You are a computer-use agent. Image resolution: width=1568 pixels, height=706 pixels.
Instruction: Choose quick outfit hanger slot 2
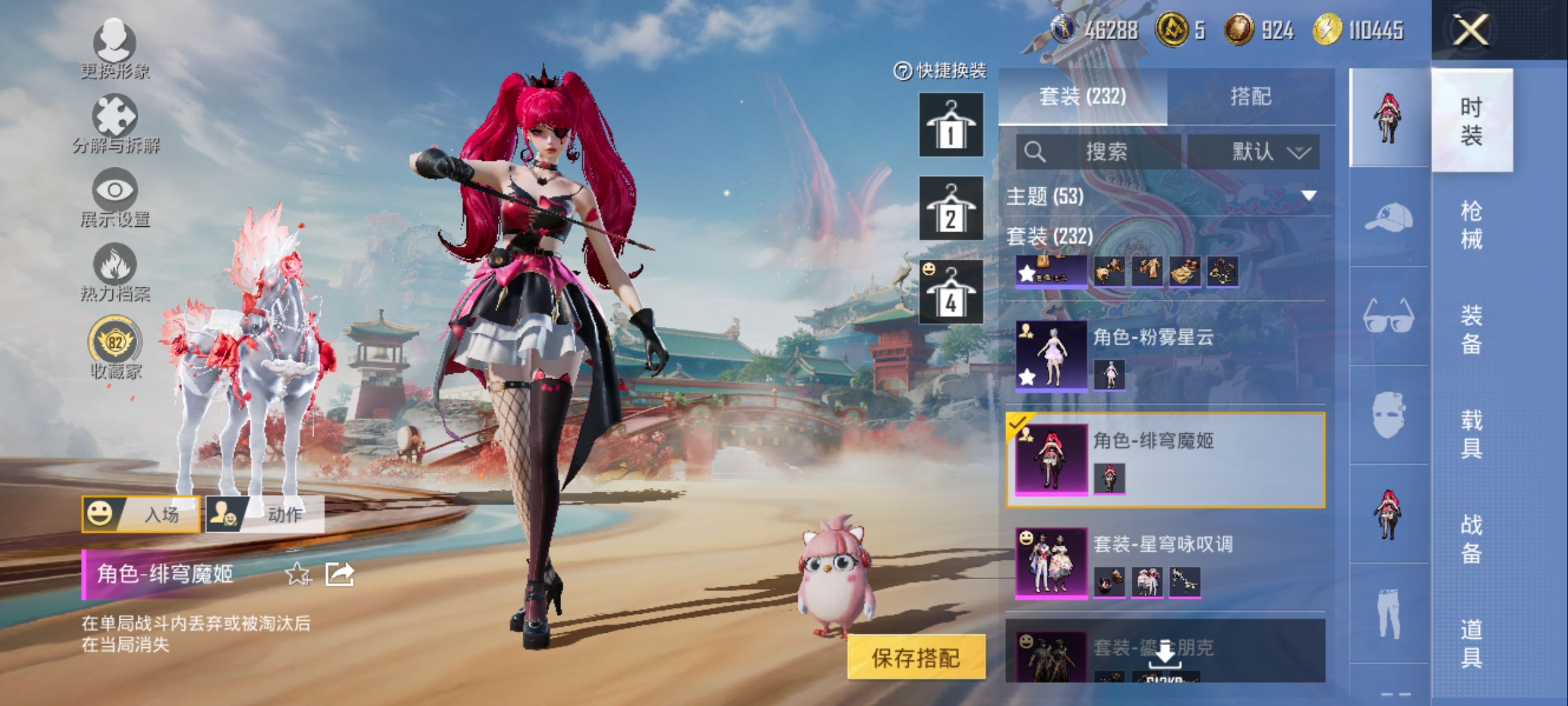951,209
